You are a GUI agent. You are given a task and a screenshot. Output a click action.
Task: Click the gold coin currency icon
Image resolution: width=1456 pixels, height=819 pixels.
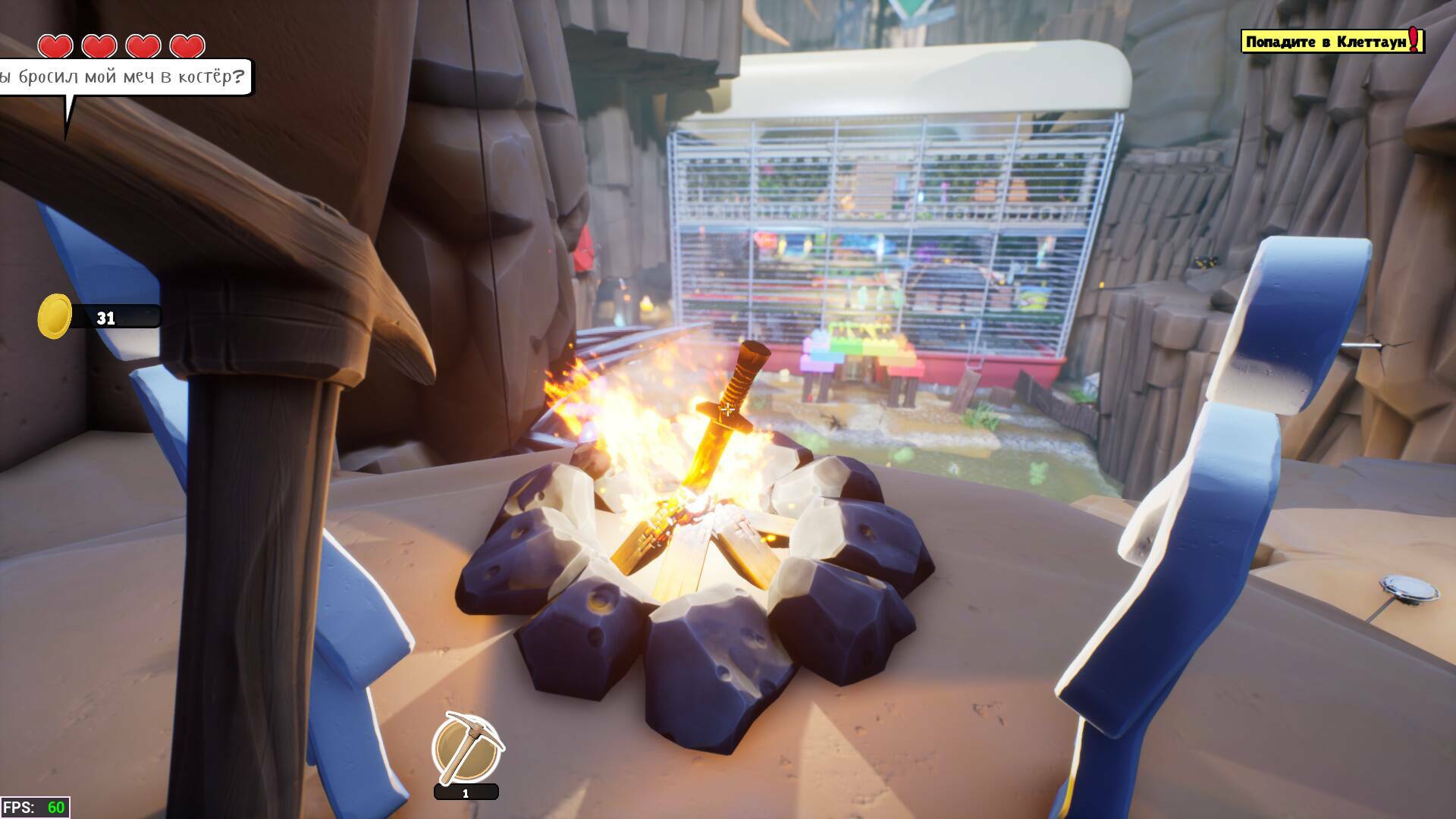coord(55,315)
